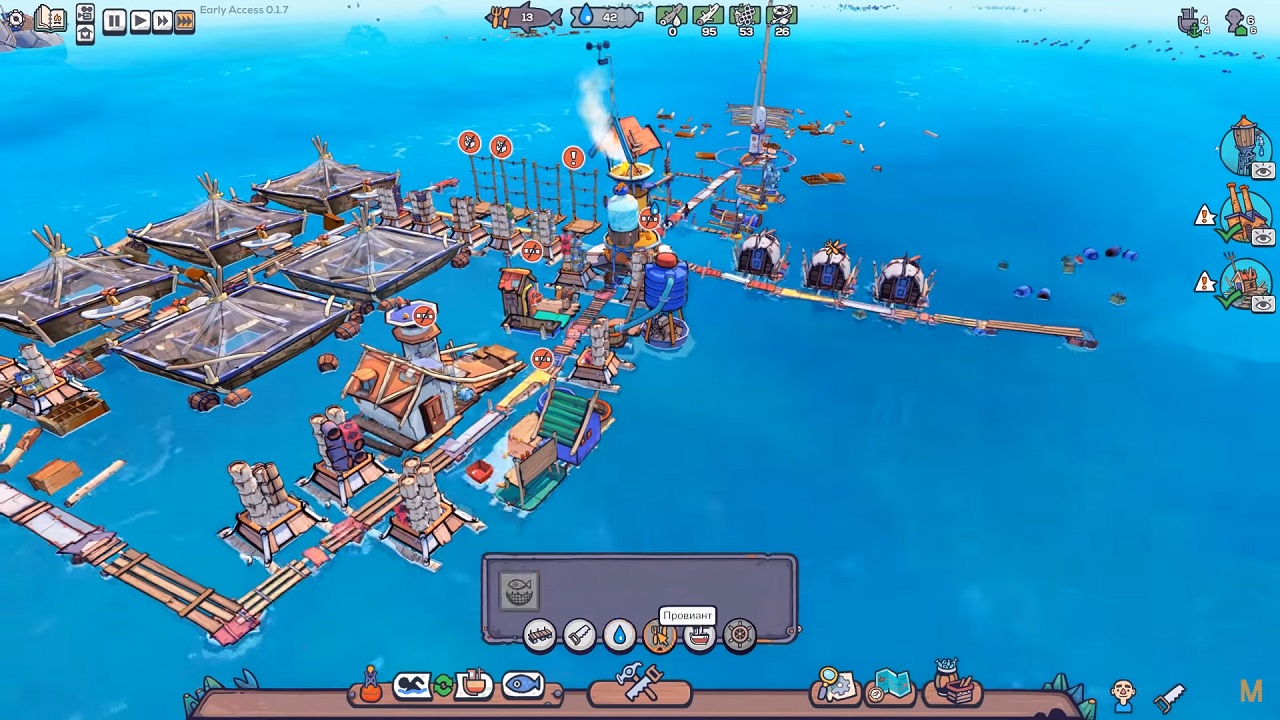Image resolution: width=1280 pixels, height=720 pixels.
Task: Toggle visibility of the water tower objective
Action: (1263, 171)
